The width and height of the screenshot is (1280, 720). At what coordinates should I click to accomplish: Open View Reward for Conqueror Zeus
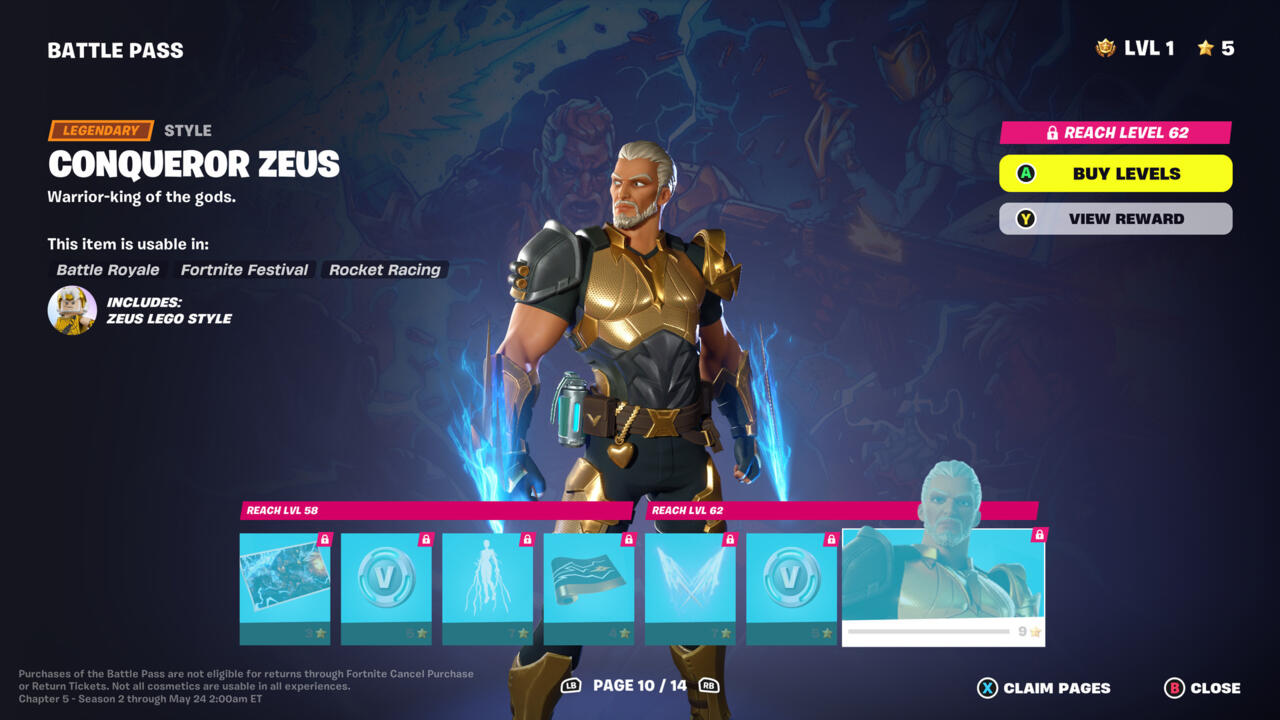pos(1115,219)
